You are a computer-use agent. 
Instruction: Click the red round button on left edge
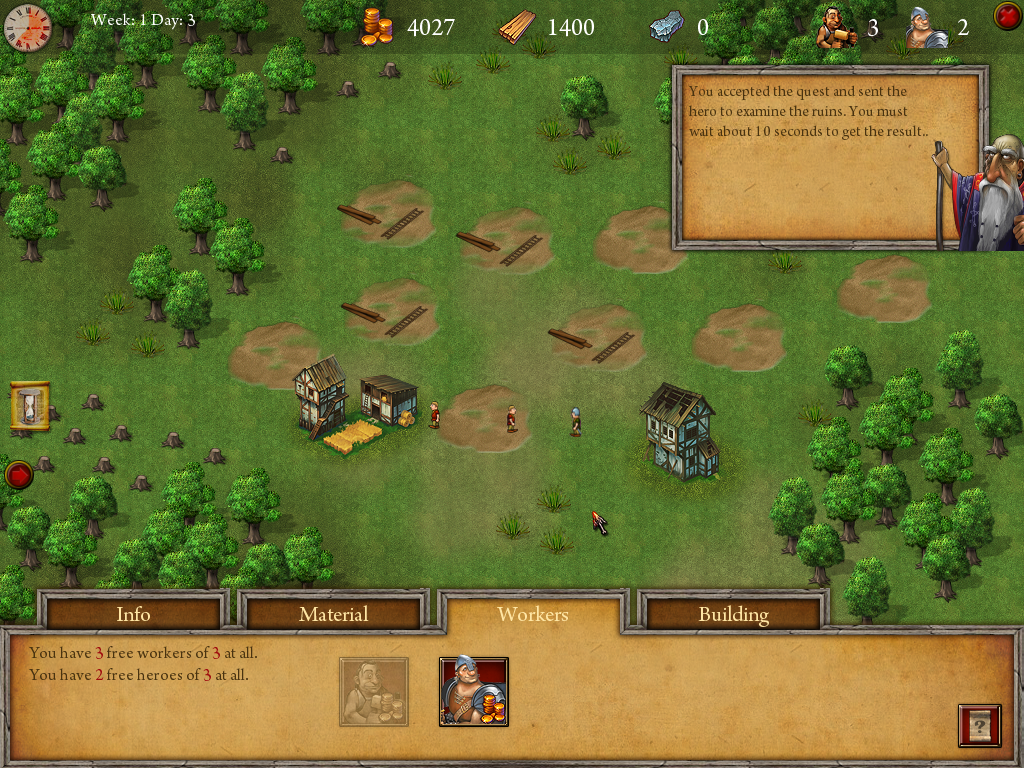coord(18,474)
